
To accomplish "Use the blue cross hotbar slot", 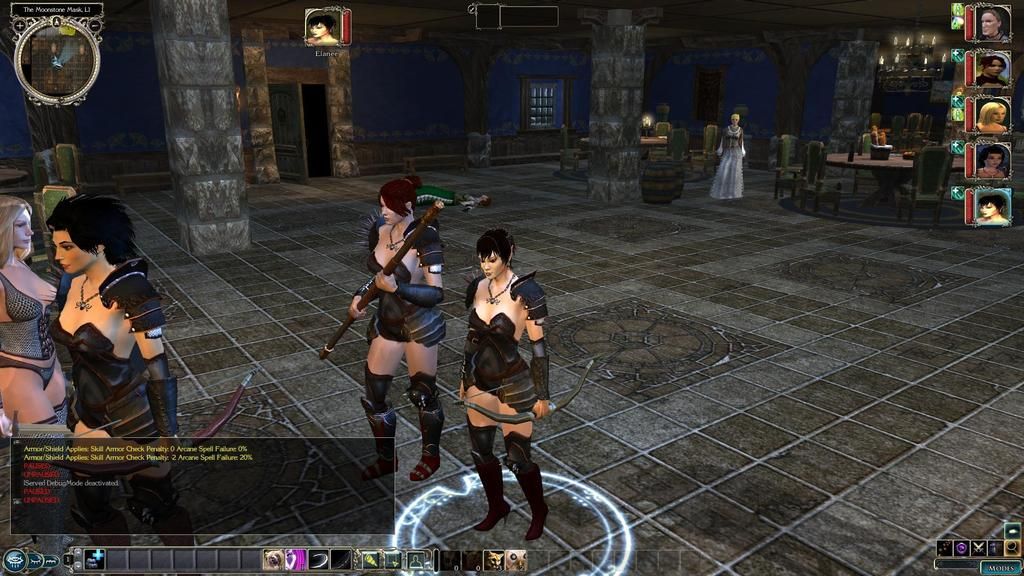I will pyautogui.click(x=95, y=560).
